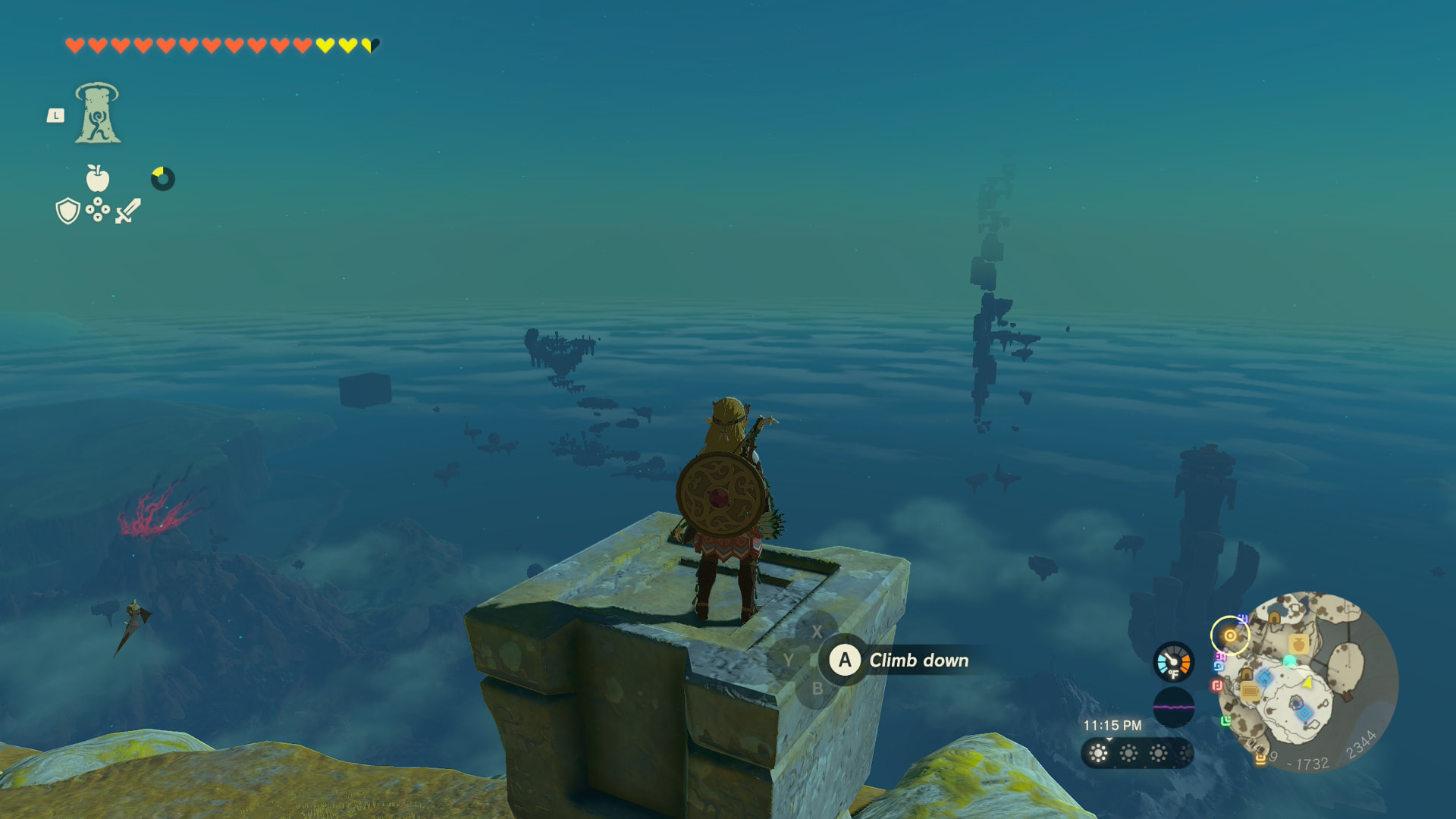Select the gold objective ring marker on minimap
Screen dimensions: 1456x819
pos(1229,635)
